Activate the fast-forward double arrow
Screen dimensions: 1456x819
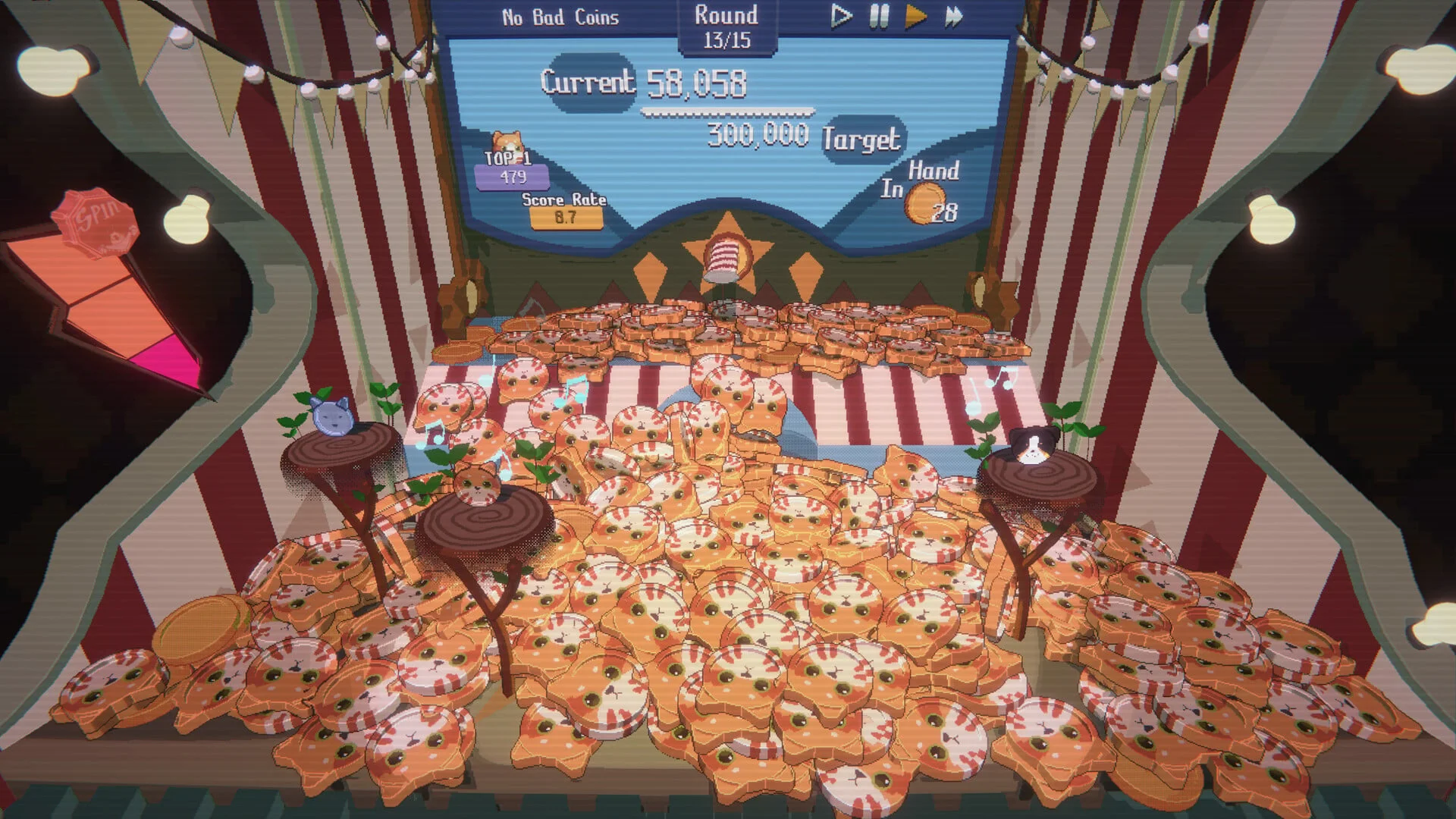(x=954, y=16)
